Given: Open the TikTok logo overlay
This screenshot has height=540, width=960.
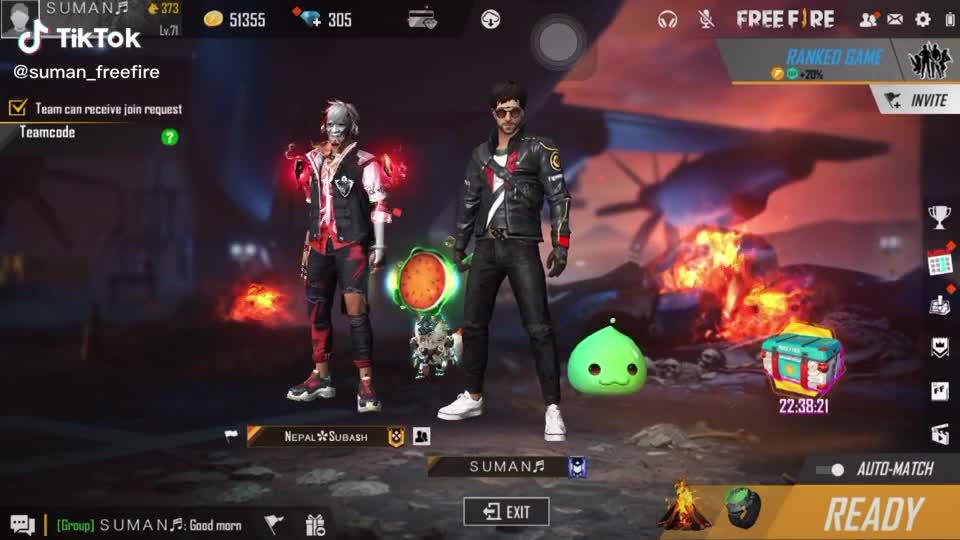Looking at the screenshot, I should (78, 39).
